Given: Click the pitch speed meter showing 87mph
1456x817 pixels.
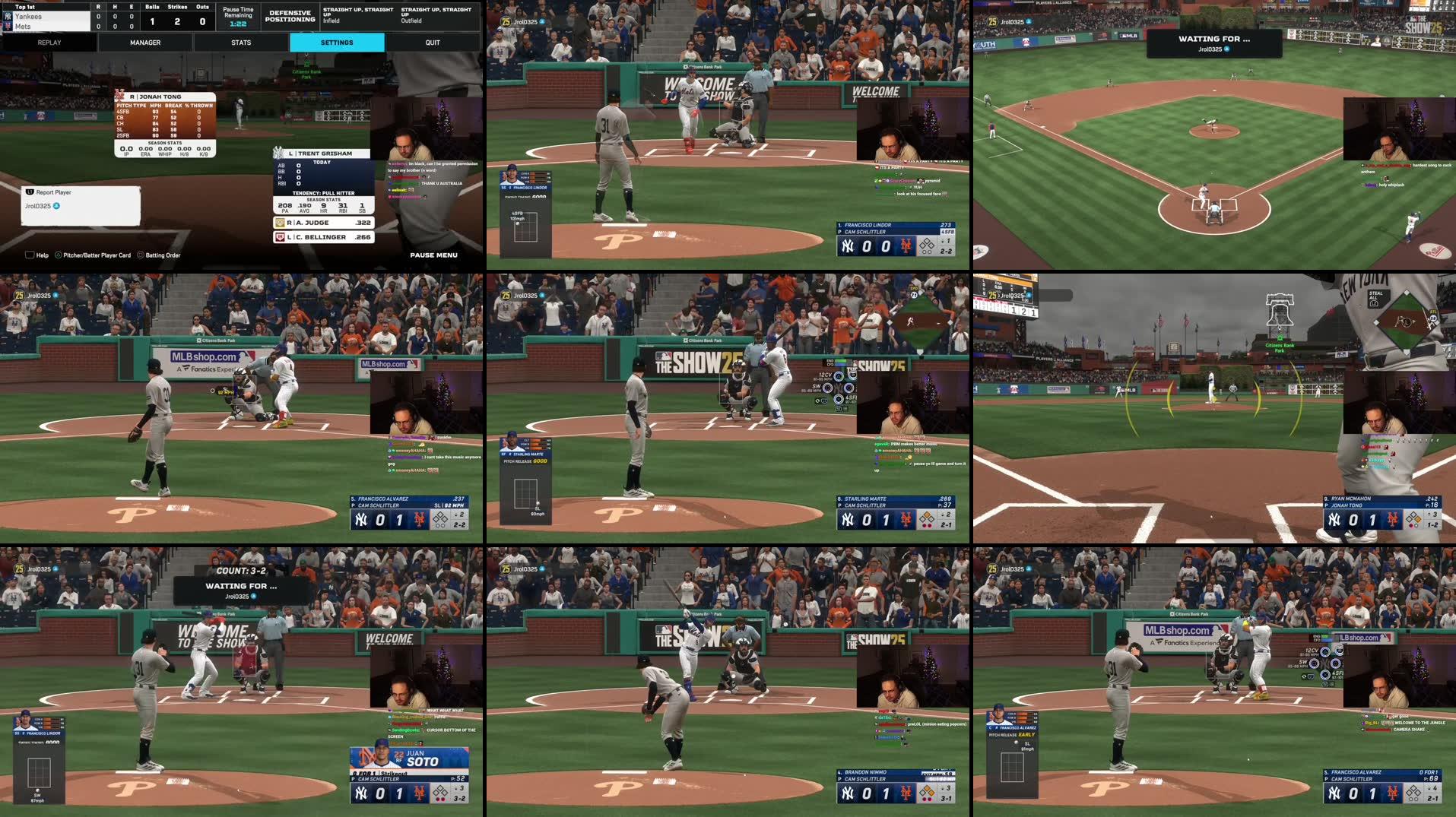Looking at the screenshot, I should click(x=37, y=800).
